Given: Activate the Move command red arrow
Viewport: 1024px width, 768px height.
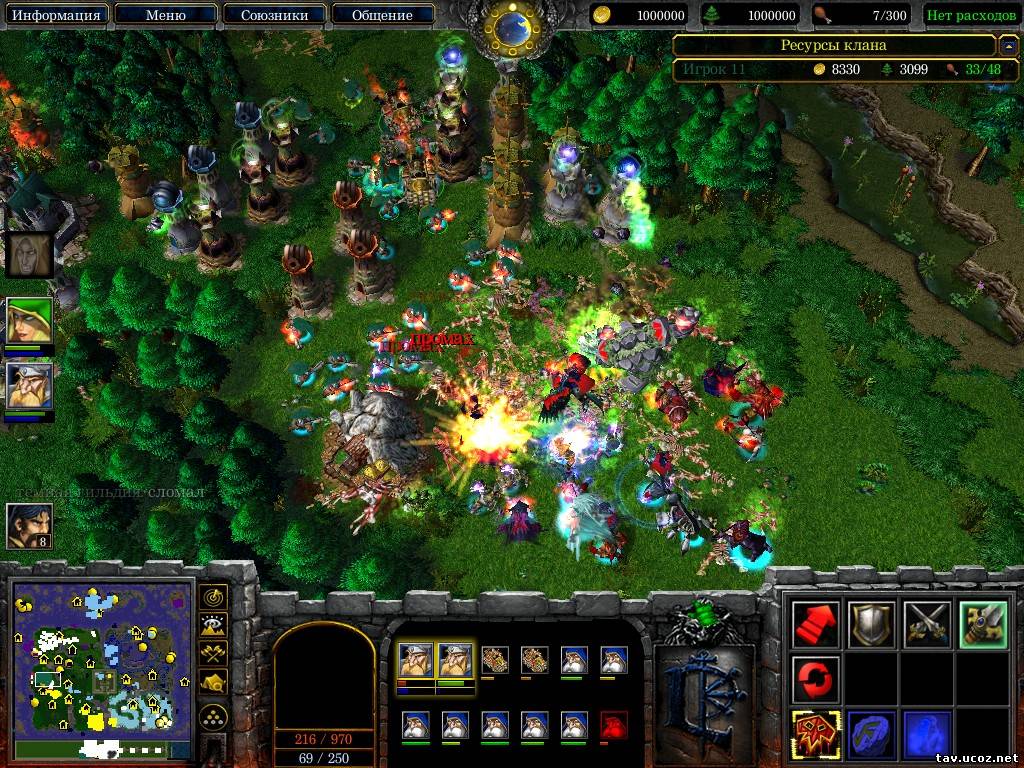Looking at the screenshot, I should 815,625.
